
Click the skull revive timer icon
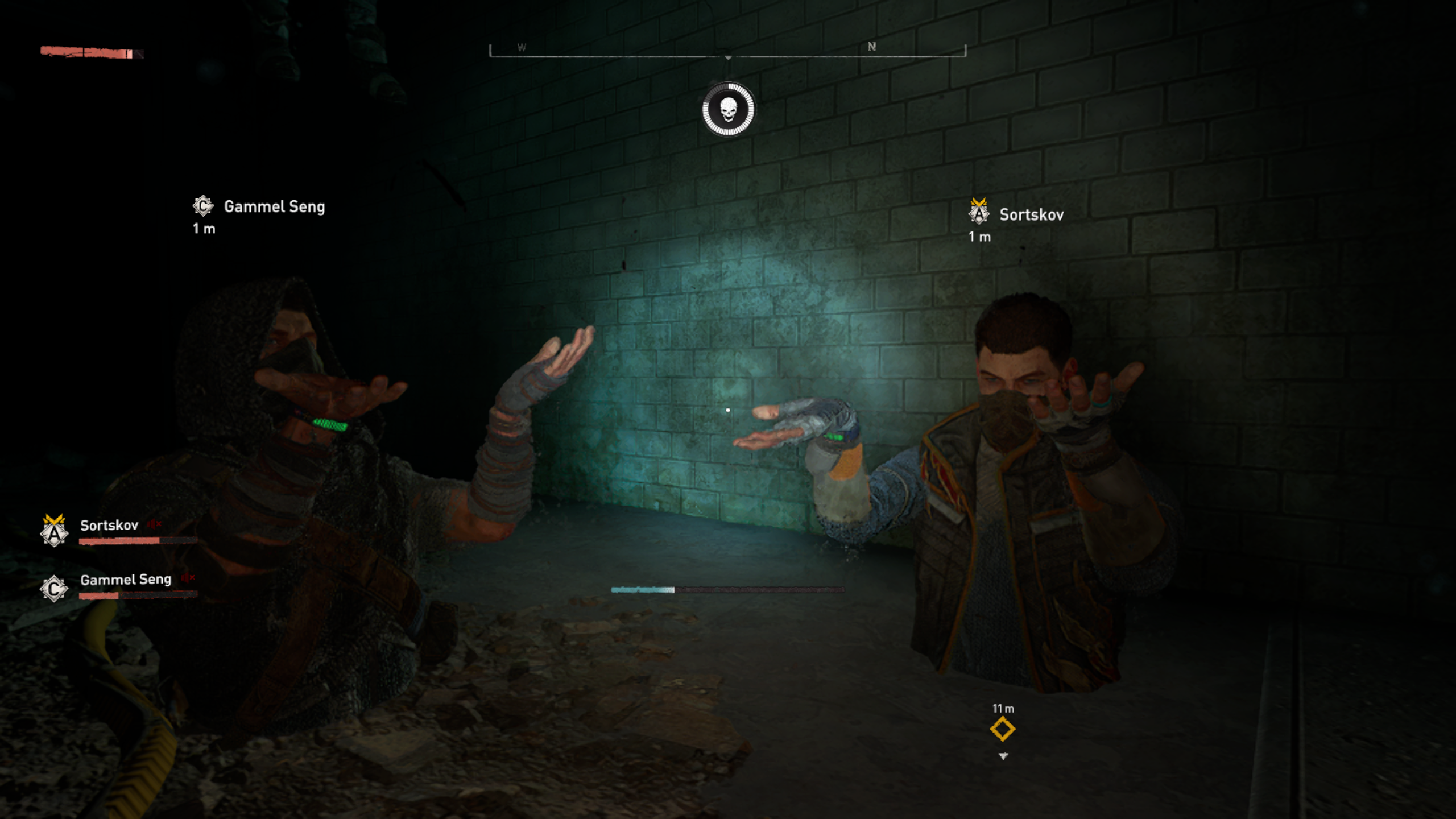point(728,109)
